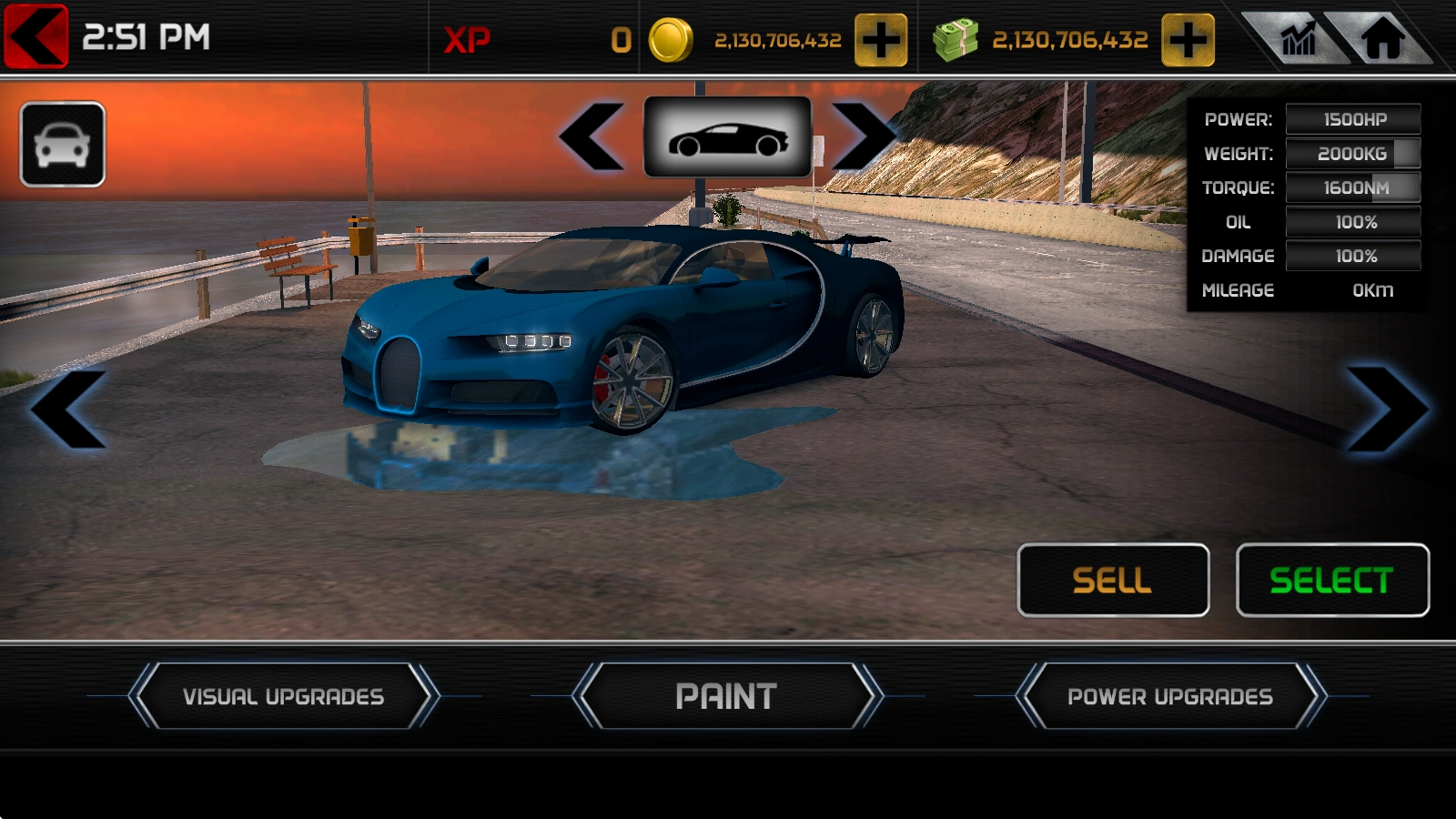The image size is (1456, 819).
Task: Switch to previous car category arrow
Action: pos(592,137)
